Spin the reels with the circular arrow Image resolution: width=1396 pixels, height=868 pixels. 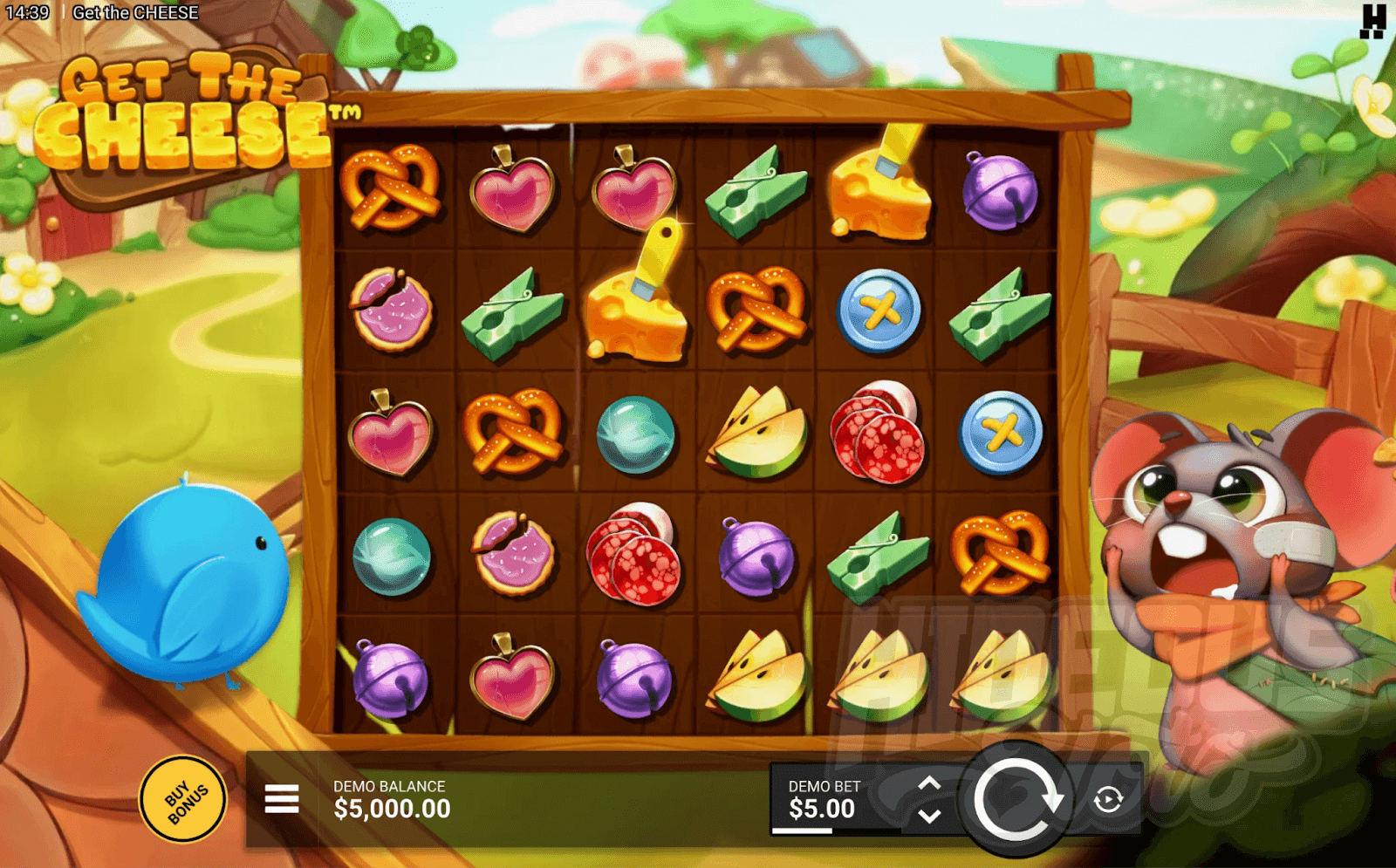point(1016,798)
